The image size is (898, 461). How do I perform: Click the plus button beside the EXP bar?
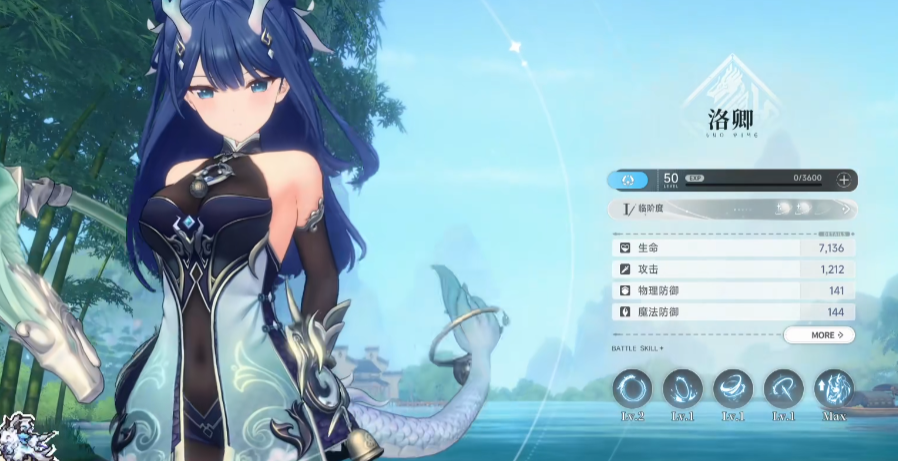[844, 180]
